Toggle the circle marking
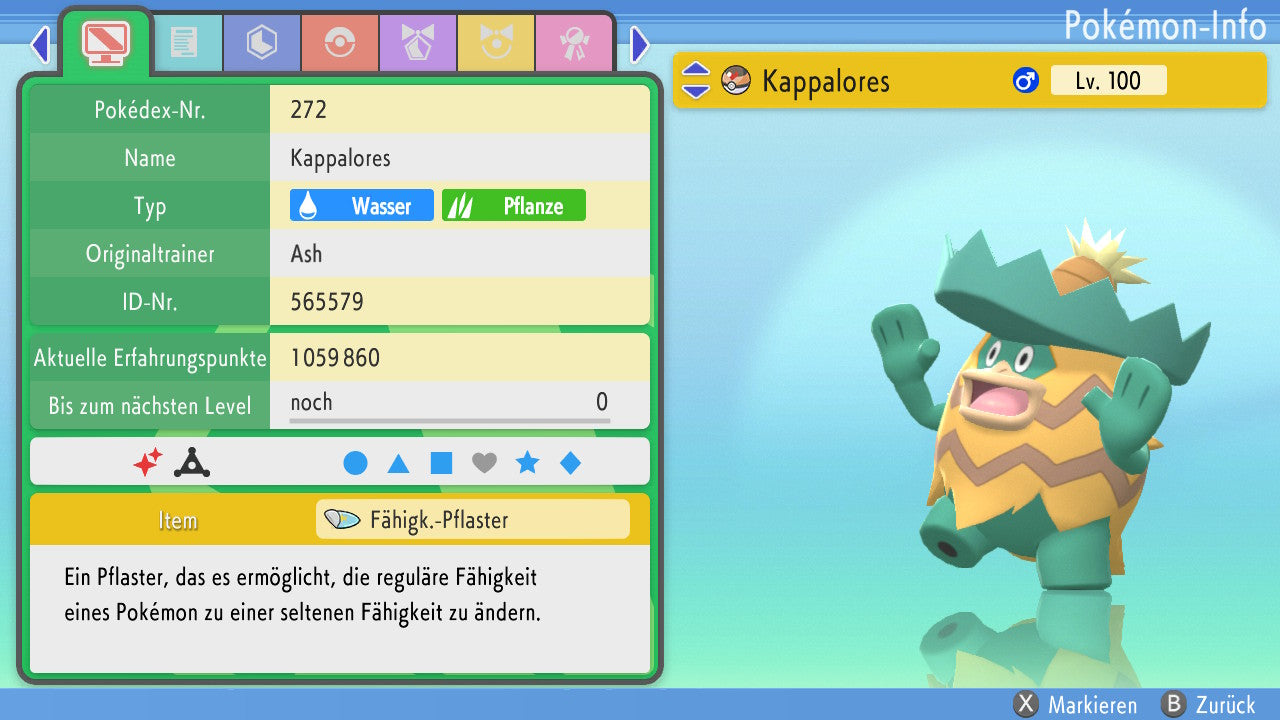The height and width of the screenshot is (720, 1280). (355, 463)
